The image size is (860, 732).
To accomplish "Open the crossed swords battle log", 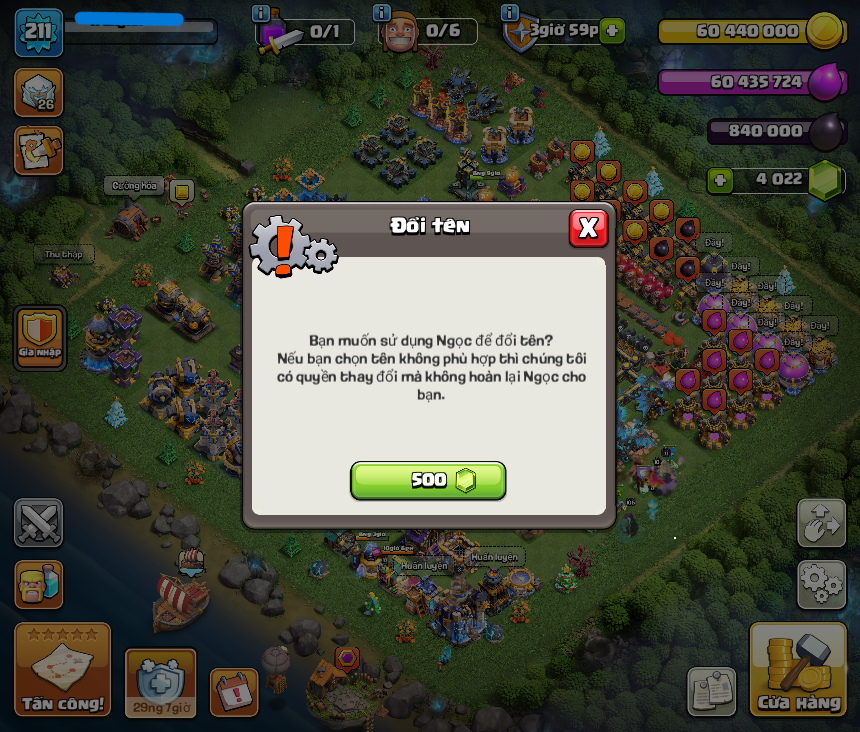I will tap(38, 522).
